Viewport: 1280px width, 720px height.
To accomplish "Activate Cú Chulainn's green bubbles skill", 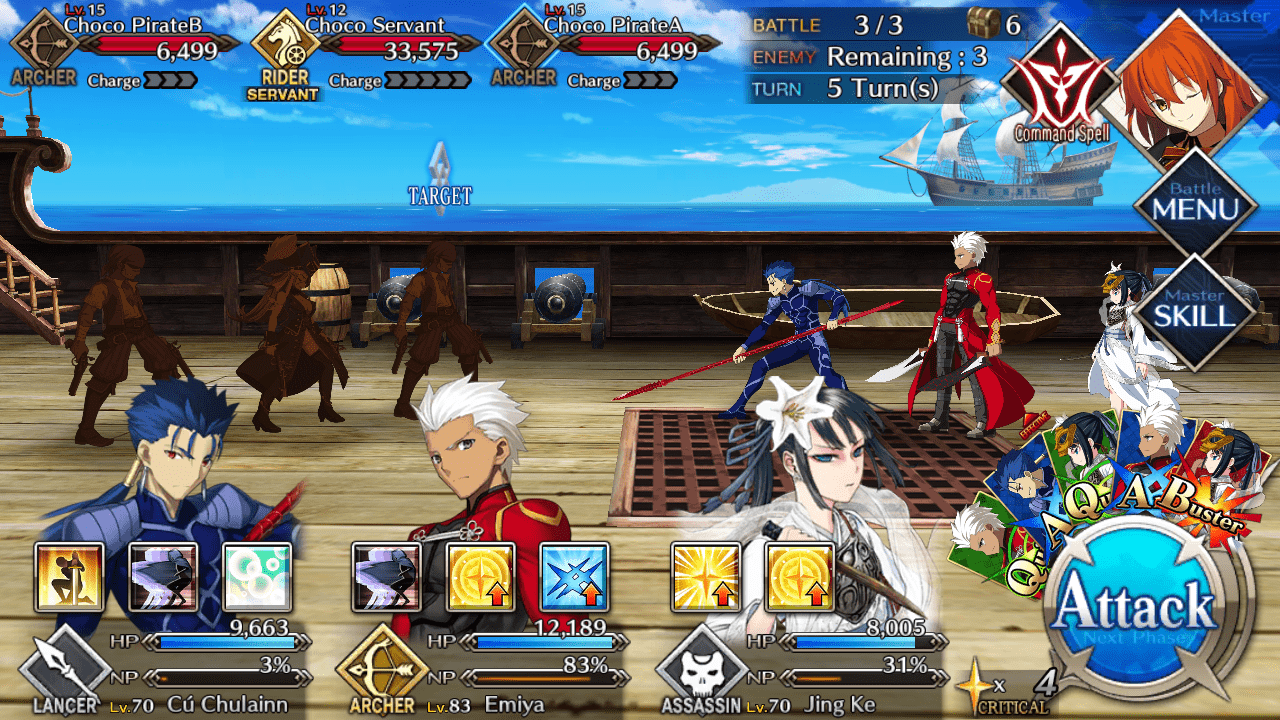I will [257, 577].
